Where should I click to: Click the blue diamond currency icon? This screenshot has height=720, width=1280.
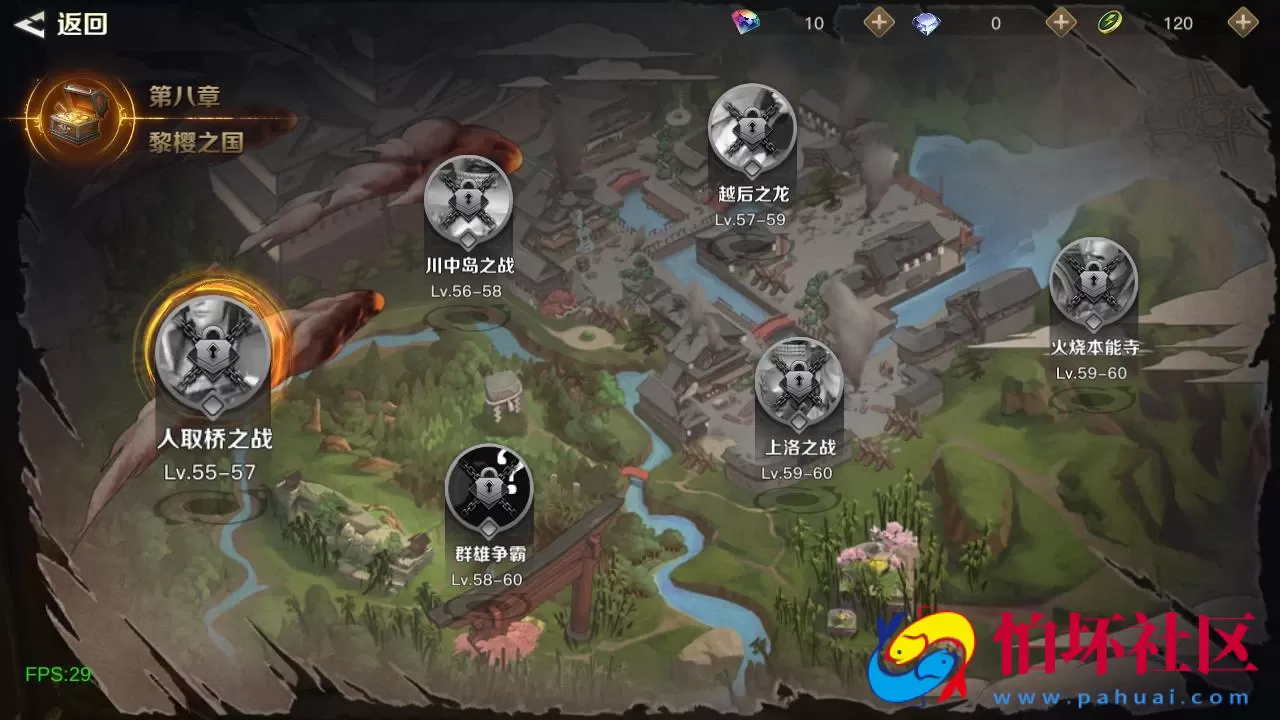click(925, 22)
